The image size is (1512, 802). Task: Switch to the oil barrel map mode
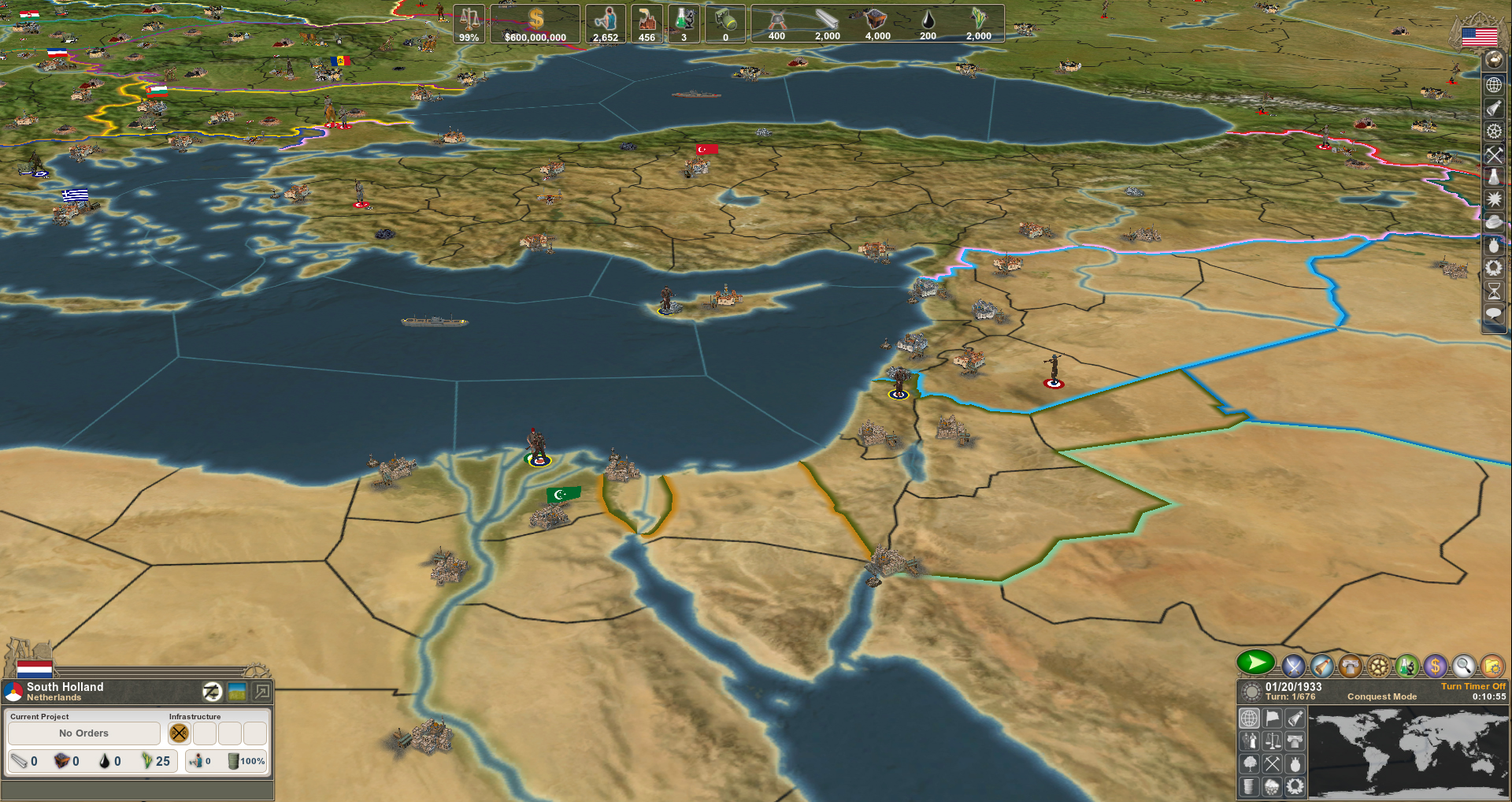pos(1250,786)
